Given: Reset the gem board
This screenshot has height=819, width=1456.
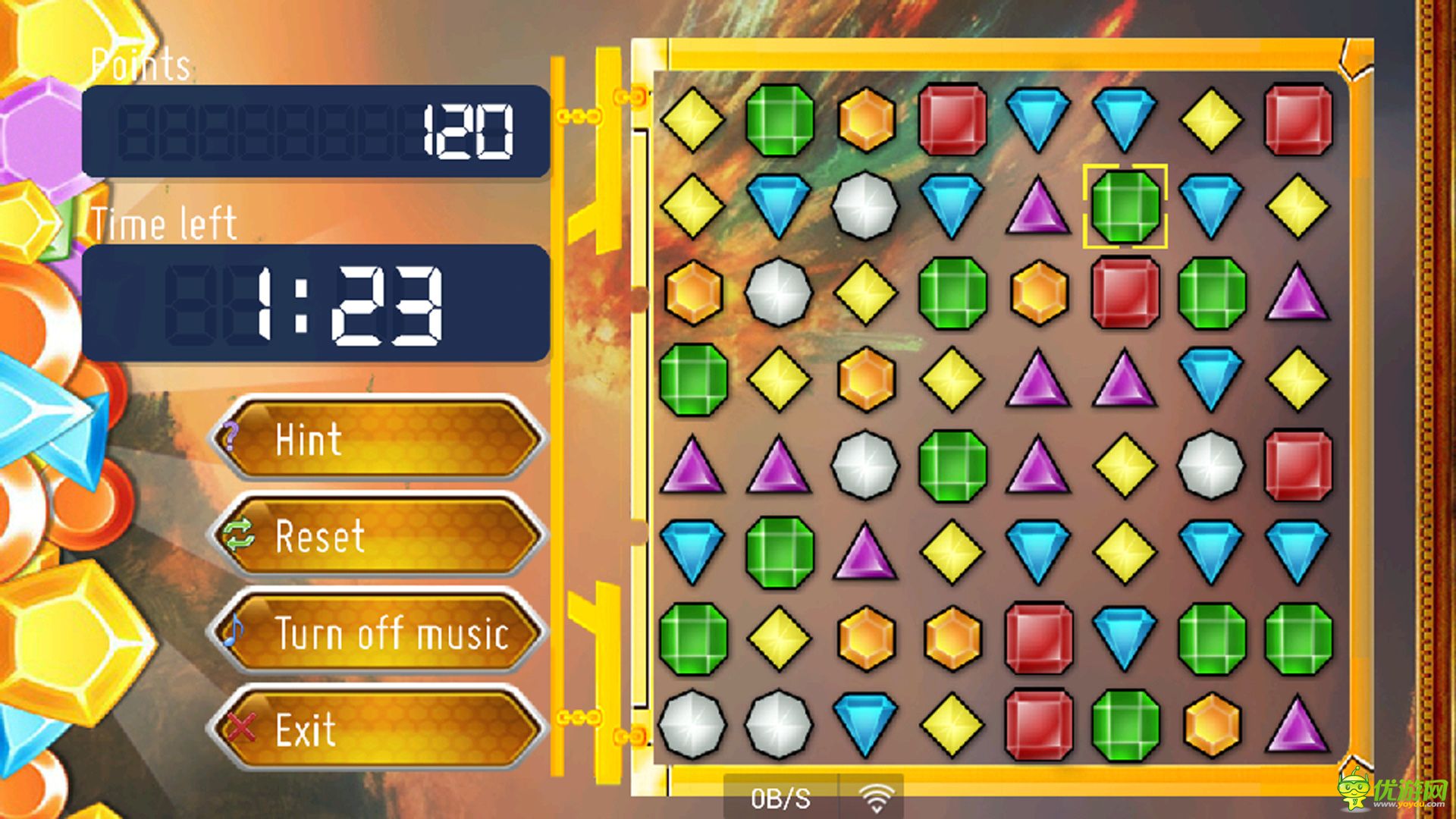Looking at the screenshot, I should pyautogui.click(x=377, y=535).
